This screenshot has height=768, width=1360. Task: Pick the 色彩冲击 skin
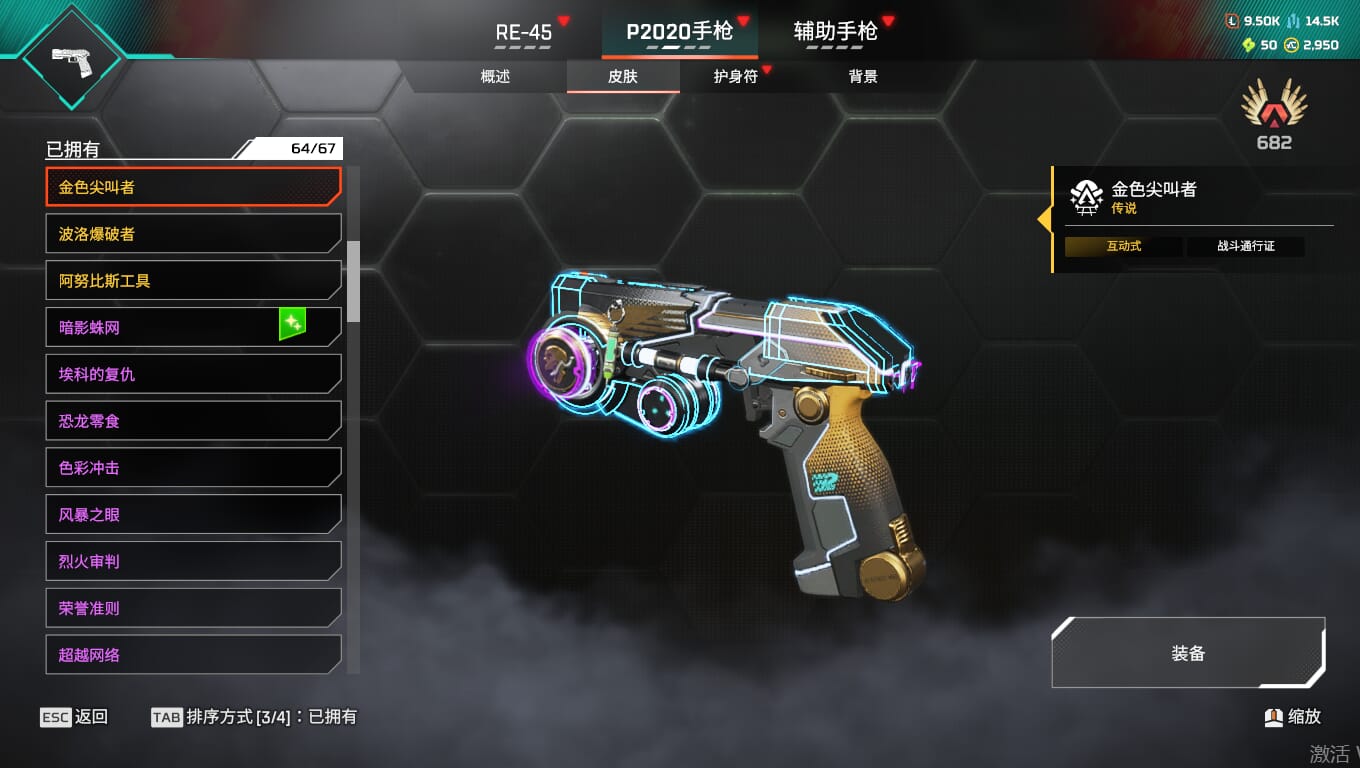[x=193, y=468]
